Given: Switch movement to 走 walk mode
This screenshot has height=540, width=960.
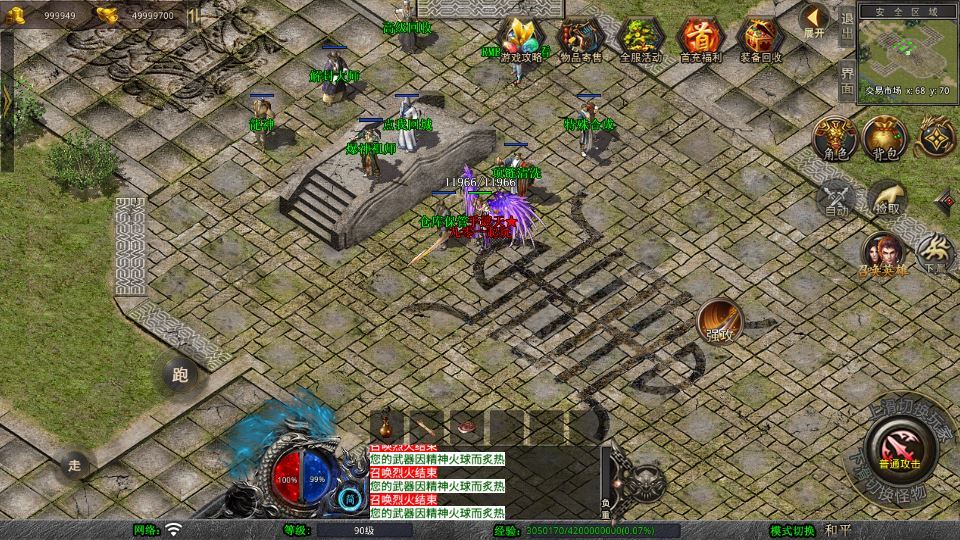Looking at the screenshot, I should (74, 465).
